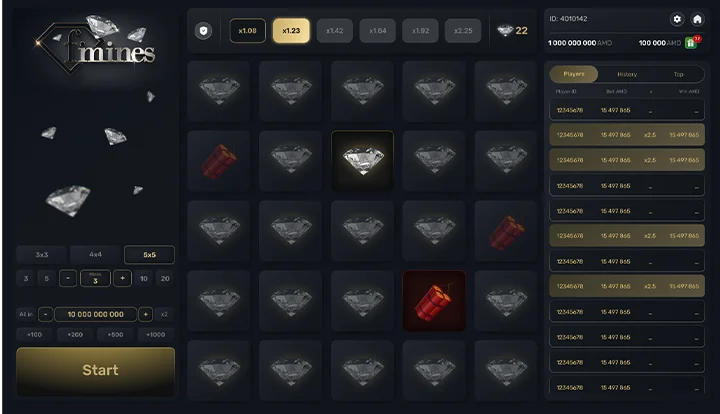
Task: Open the settings gear icon
Action: pyautogui.click(x=677, y=19)
